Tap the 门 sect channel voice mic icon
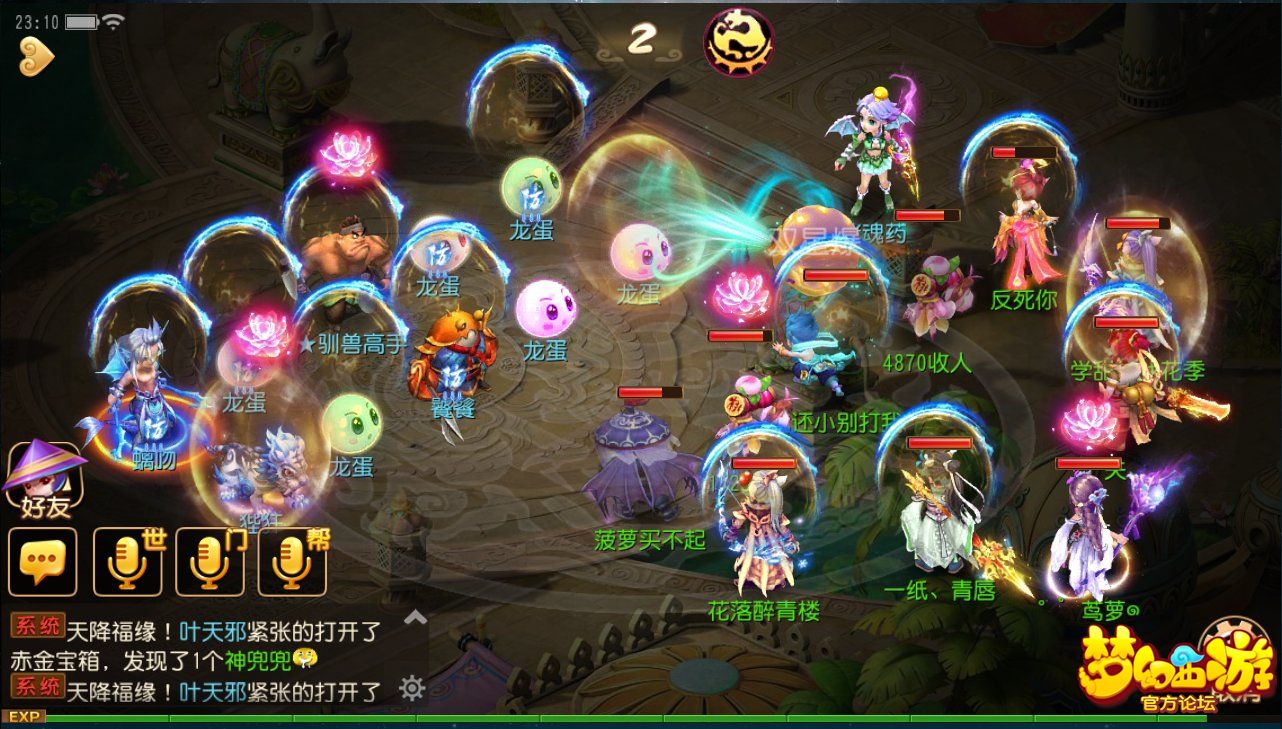The image size is (1282, 729). pos(210,561)
